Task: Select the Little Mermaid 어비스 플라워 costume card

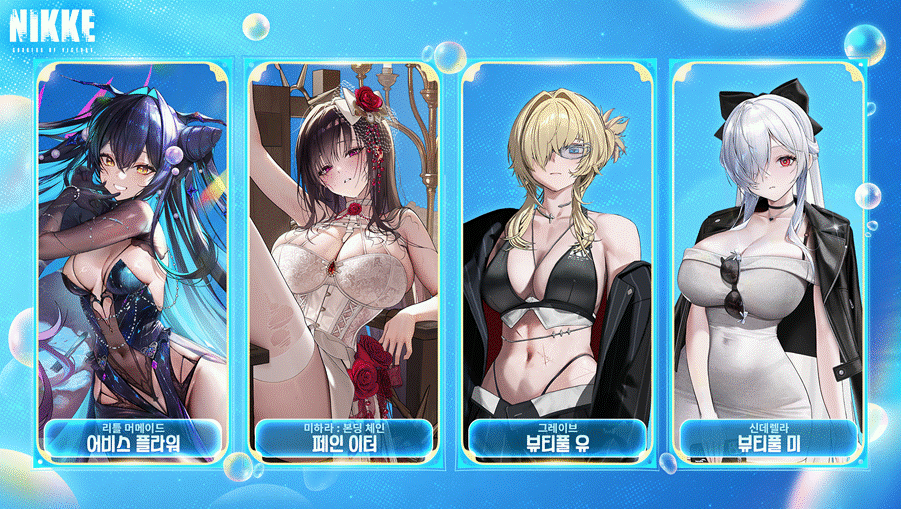Action: click(x=133, y=265)
